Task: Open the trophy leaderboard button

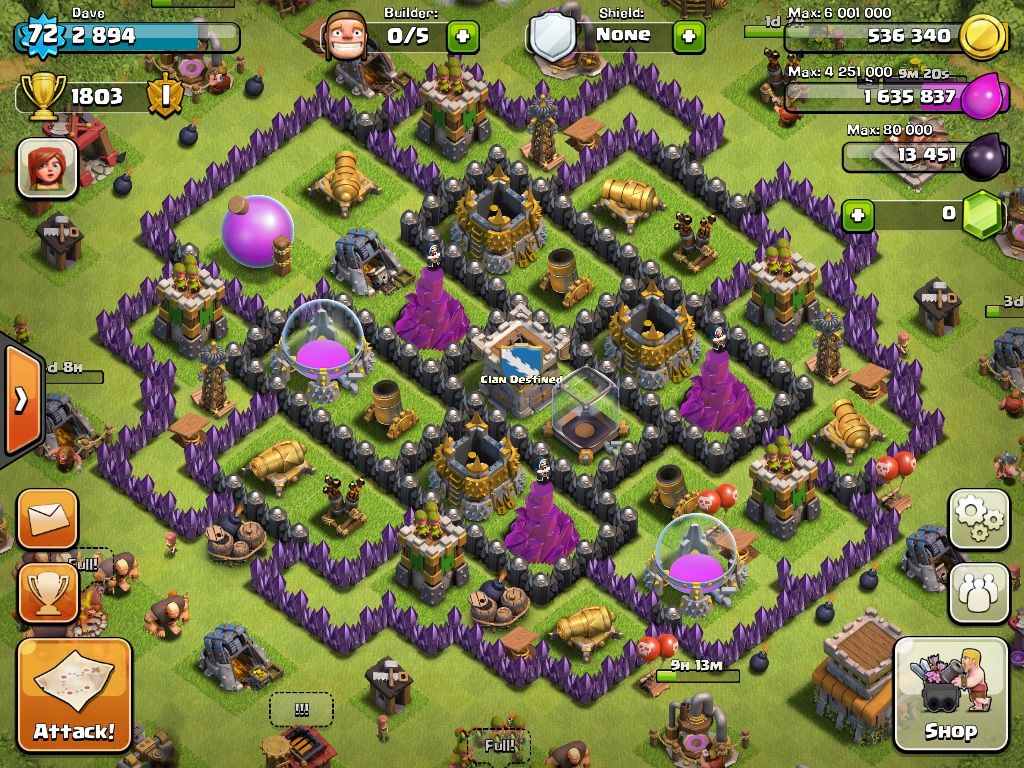Action: click(x=47, y=593)
